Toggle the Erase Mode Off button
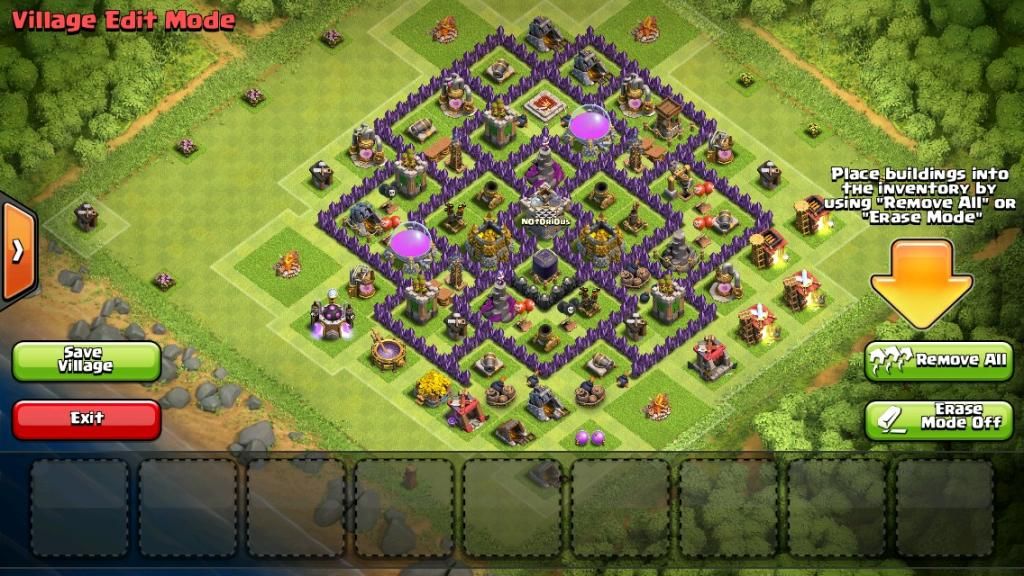This screenshot has height=576, width=1024. coord(939,419)
